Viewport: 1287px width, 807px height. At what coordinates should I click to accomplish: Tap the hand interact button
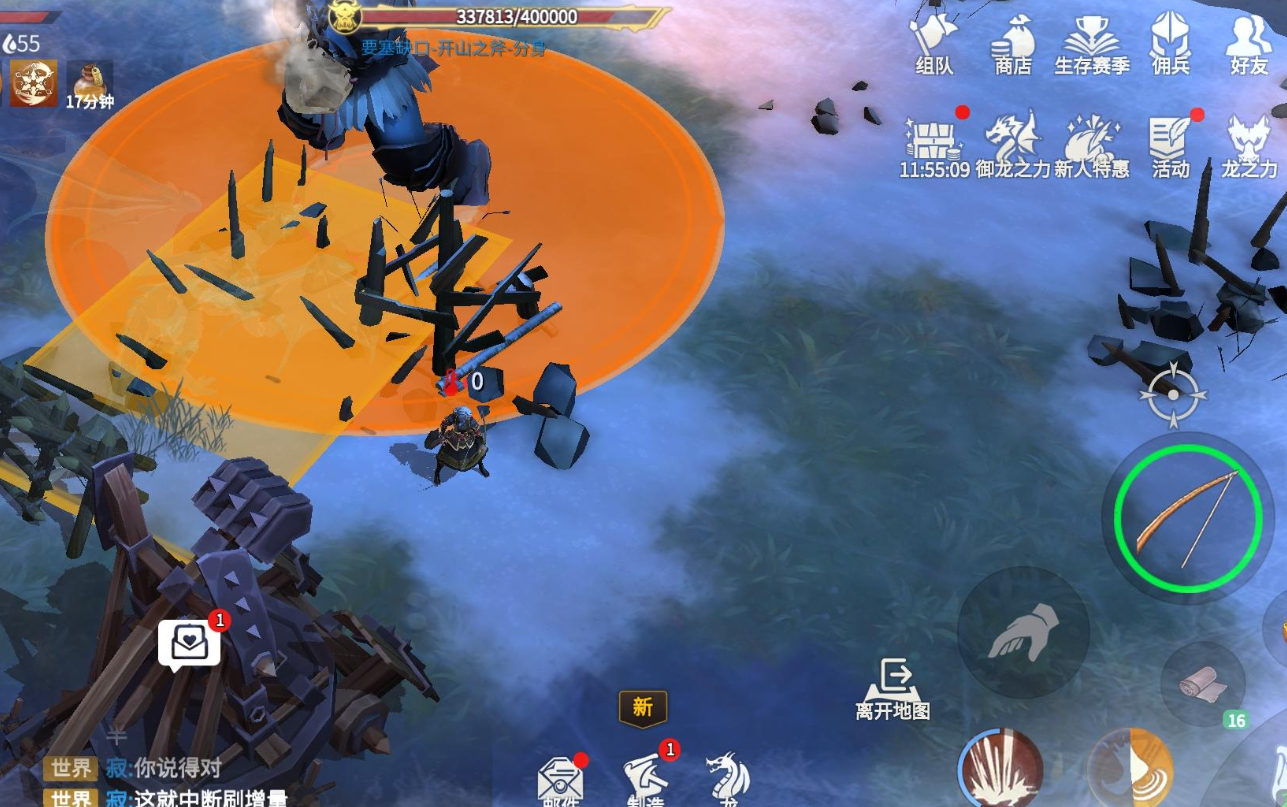(1023, 632)
